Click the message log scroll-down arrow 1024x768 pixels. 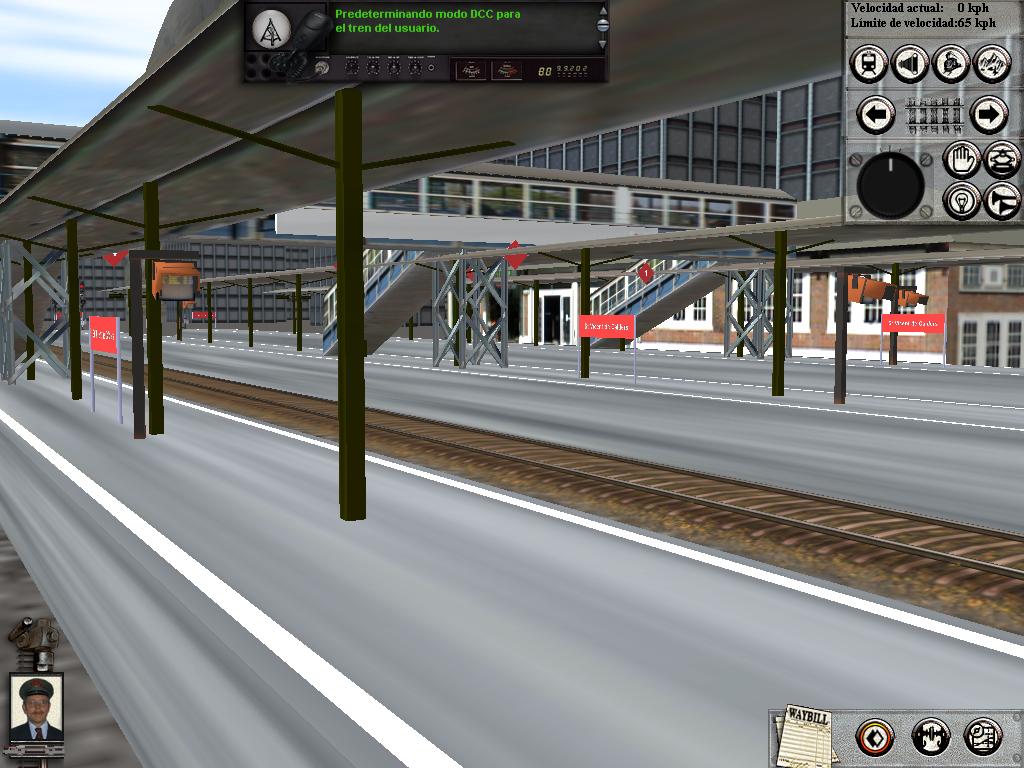(602, 44)
